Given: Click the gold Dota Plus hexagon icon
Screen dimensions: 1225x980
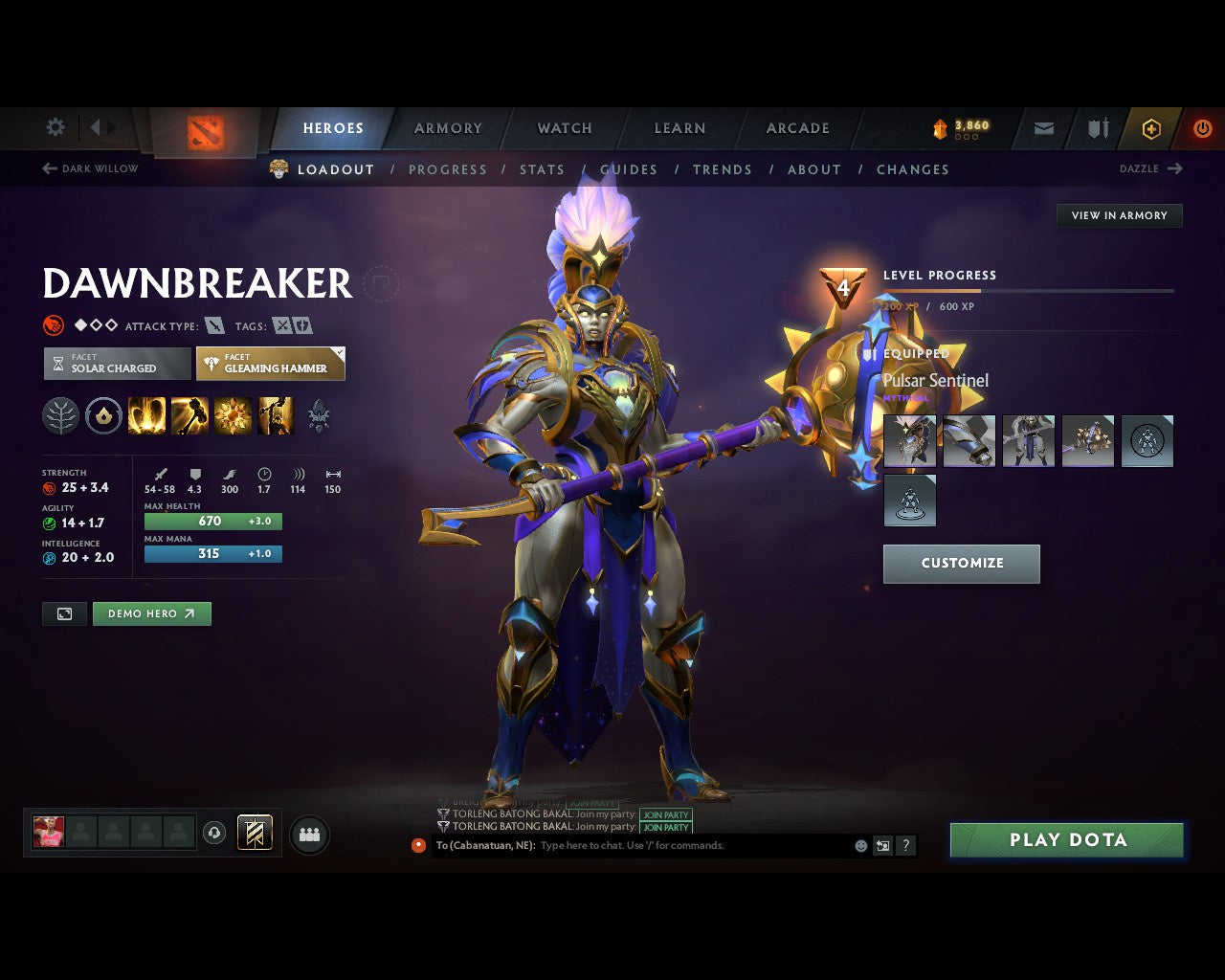Looking at the screenshot, I should tap(1151, 128).
